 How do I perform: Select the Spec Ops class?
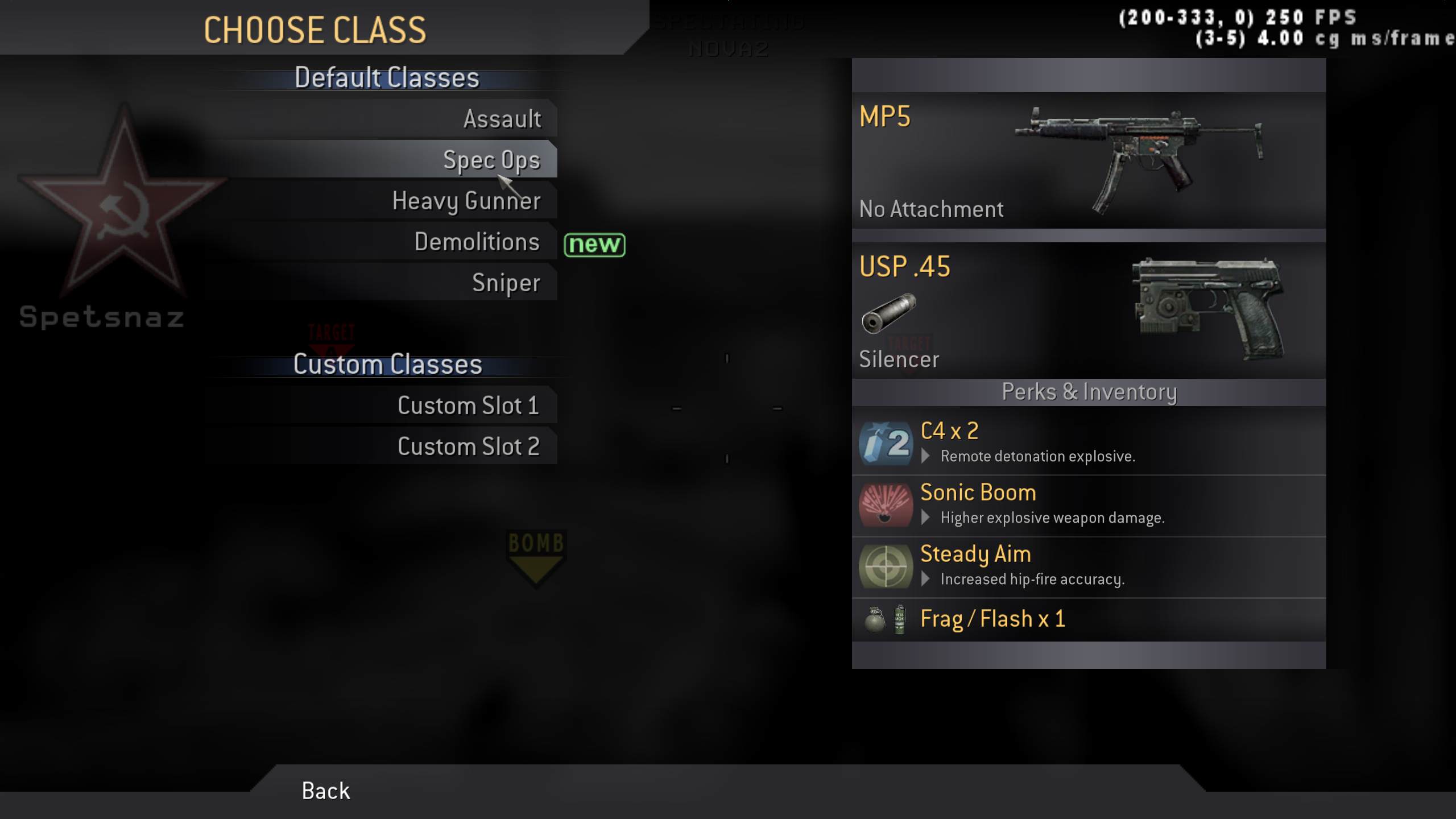(493, 160)
